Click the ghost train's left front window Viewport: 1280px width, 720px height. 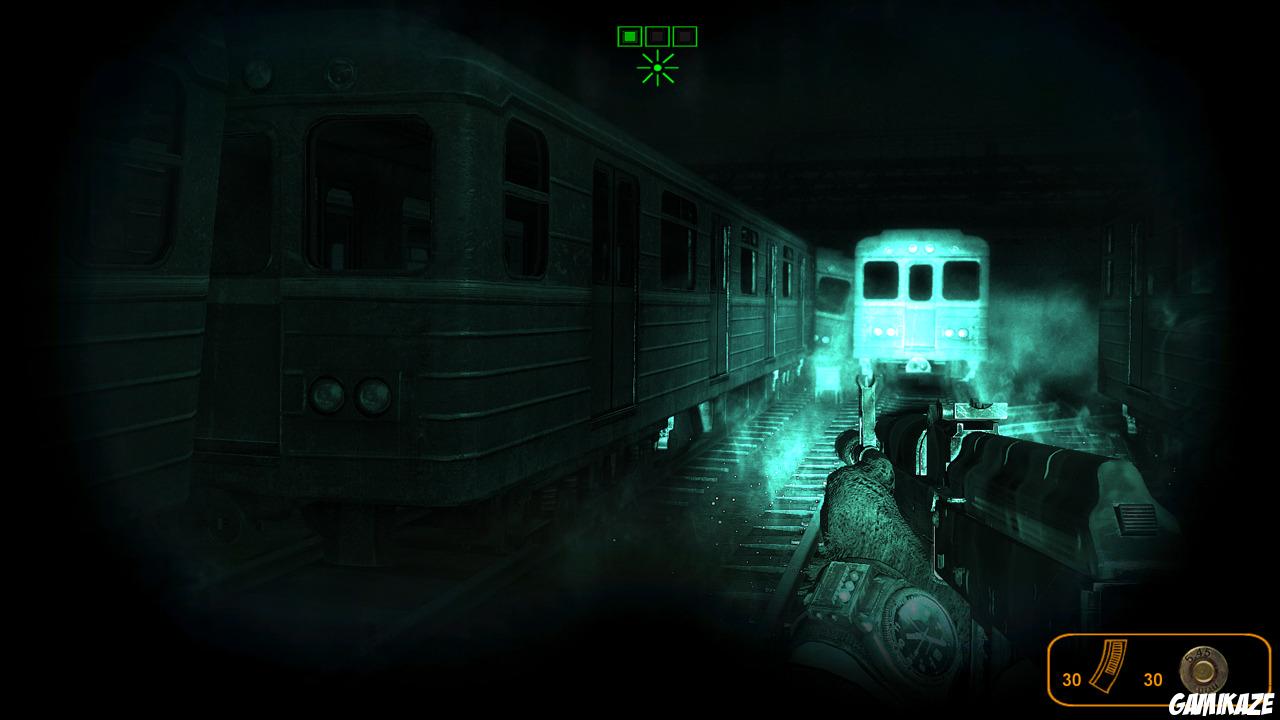pos(880,281)
